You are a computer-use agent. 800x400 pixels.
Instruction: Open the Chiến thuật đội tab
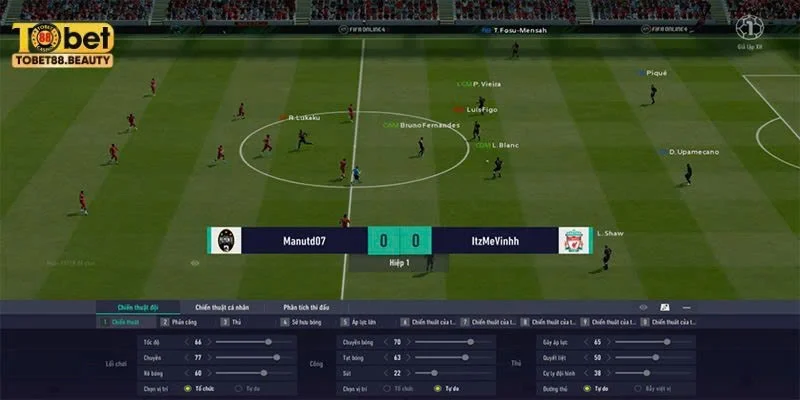[x=138, y=306]
